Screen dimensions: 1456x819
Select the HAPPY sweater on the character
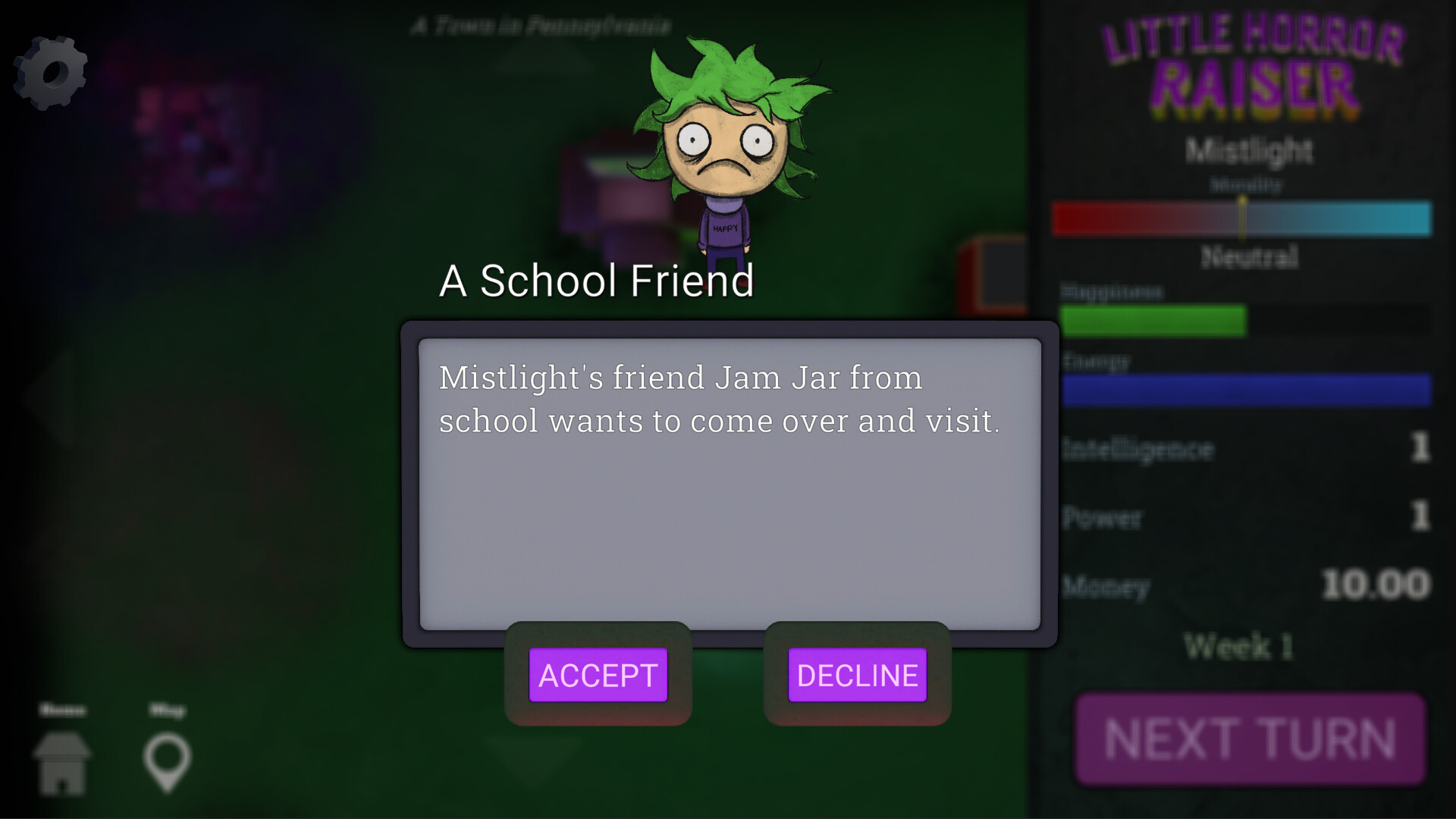click(x=724, y=227)
